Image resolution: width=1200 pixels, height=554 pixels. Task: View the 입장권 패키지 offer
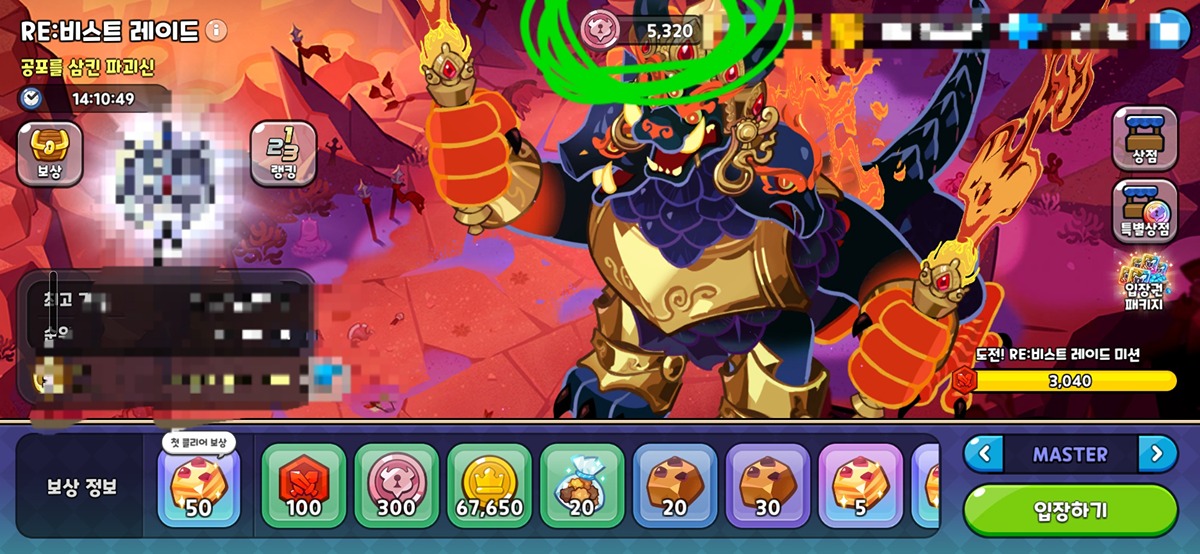click(x=1145, y=282)
